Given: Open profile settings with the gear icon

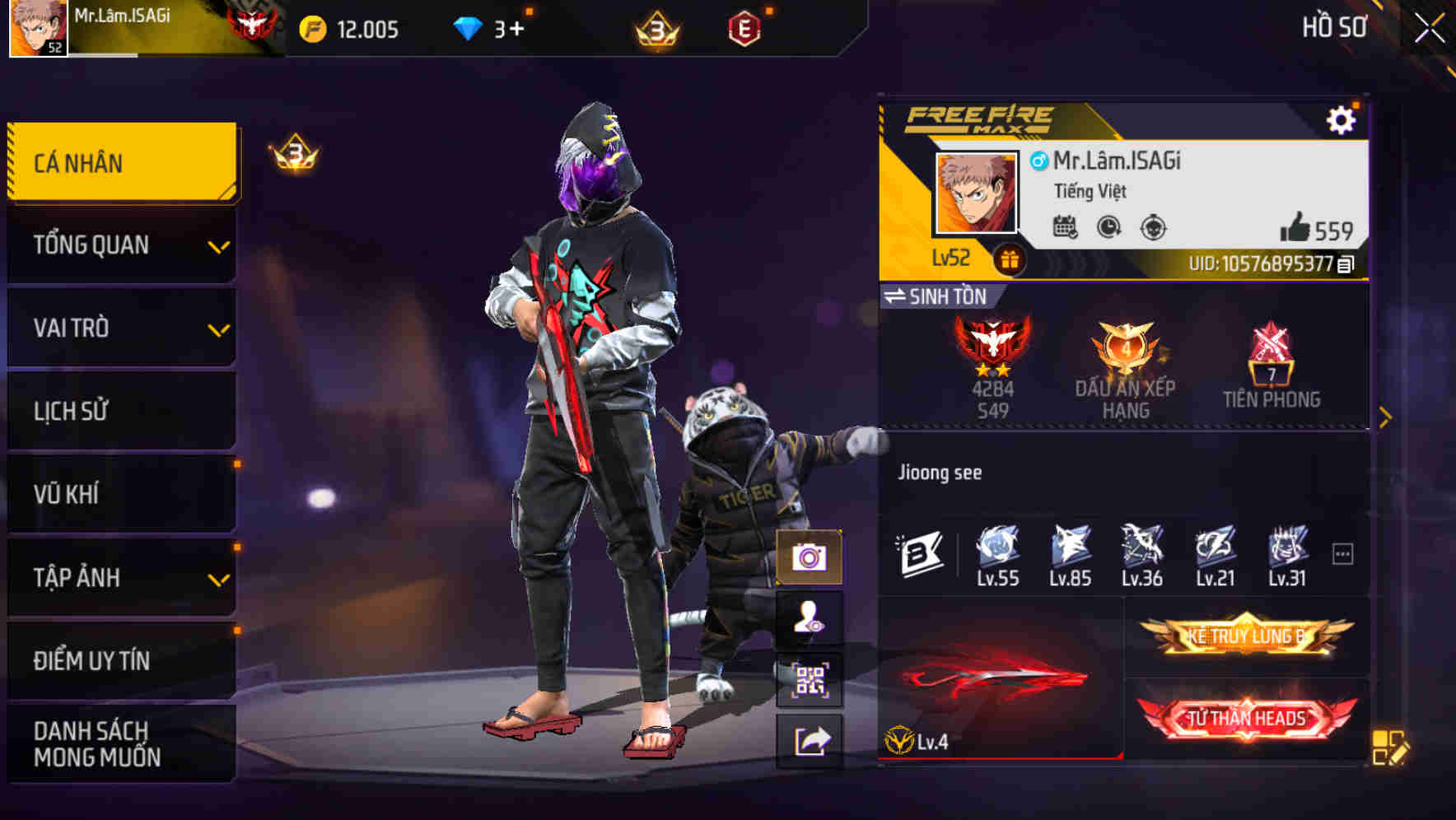Looking at the screenshot, I should tap(1342, 119).
